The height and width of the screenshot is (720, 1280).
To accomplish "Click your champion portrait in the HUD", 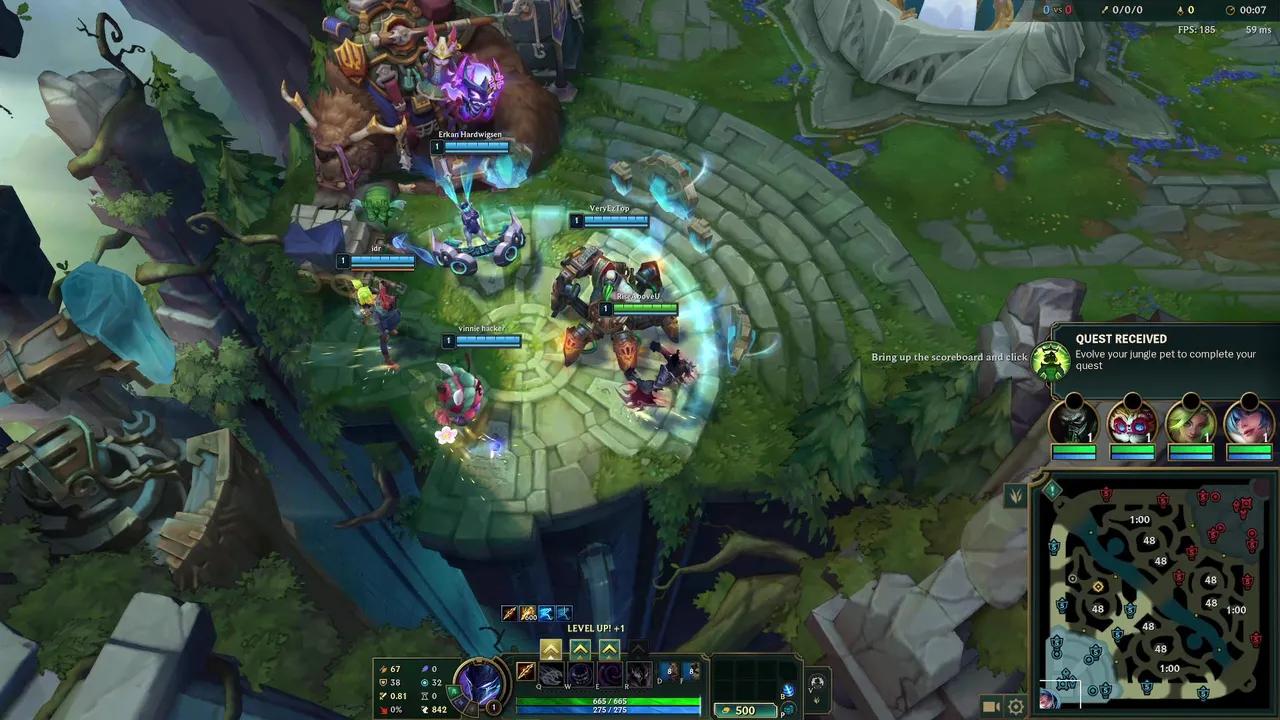I will [x=480, y=686].
